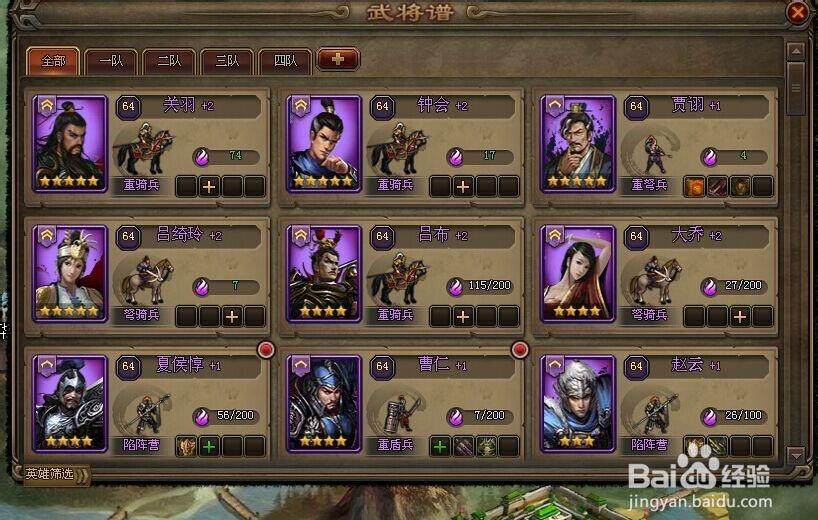Click the scrollbar down arrow
Image resolution: width=818 pixels, height=520 pixels.
796,455
